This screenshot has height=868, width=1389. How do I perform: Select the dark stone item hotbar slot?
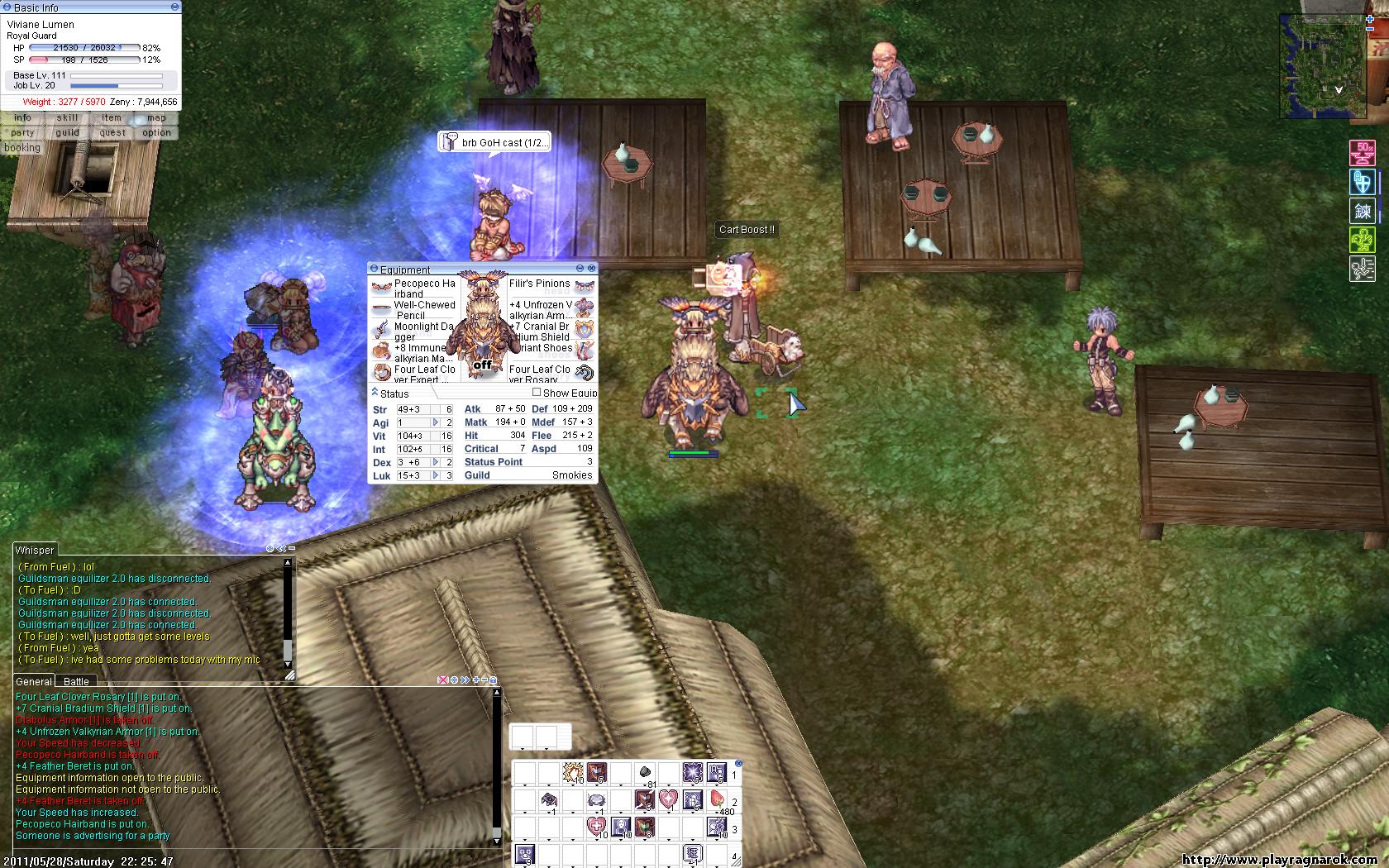point(645,773)
